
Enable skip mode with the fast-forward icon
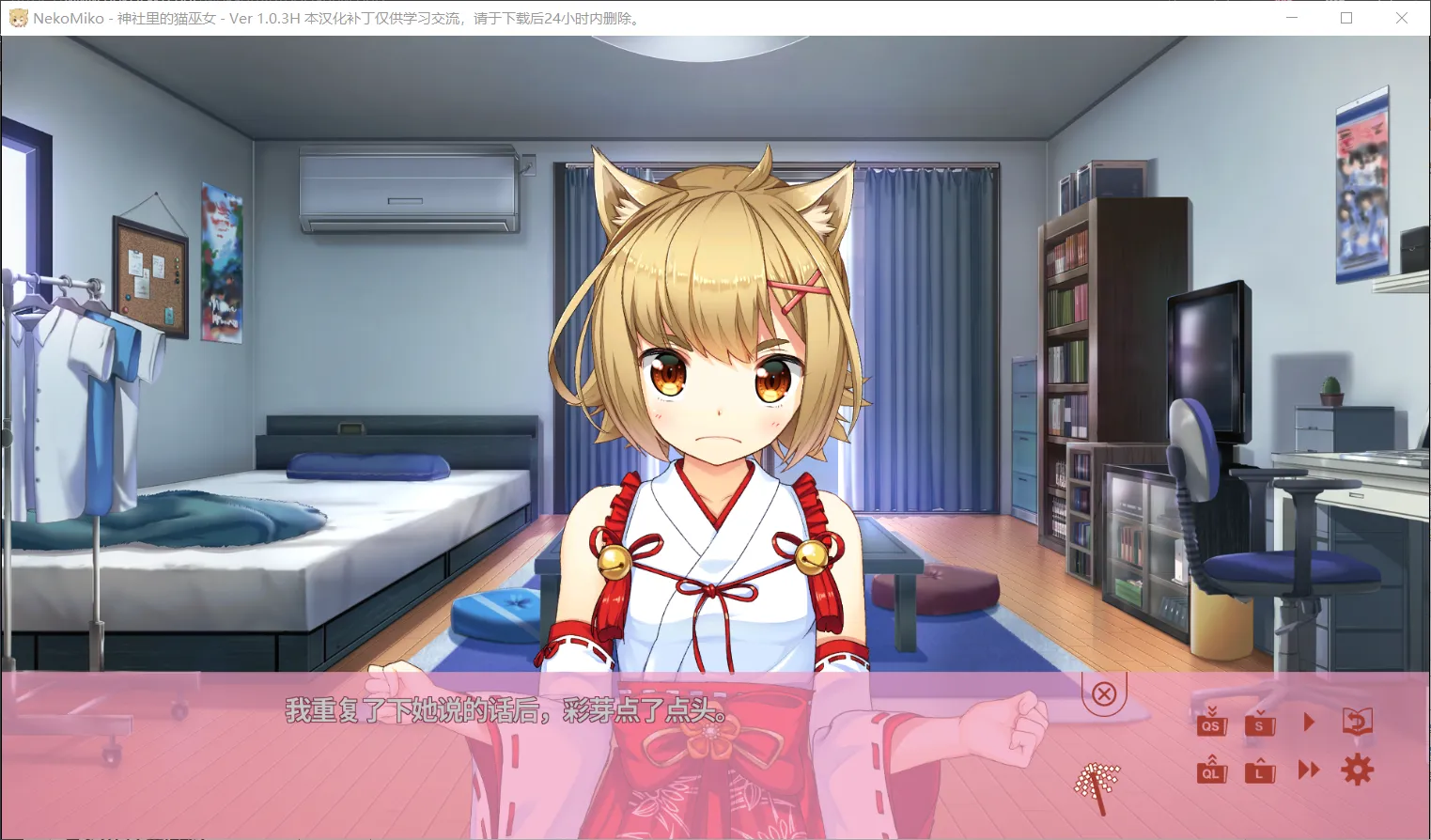1308,770
